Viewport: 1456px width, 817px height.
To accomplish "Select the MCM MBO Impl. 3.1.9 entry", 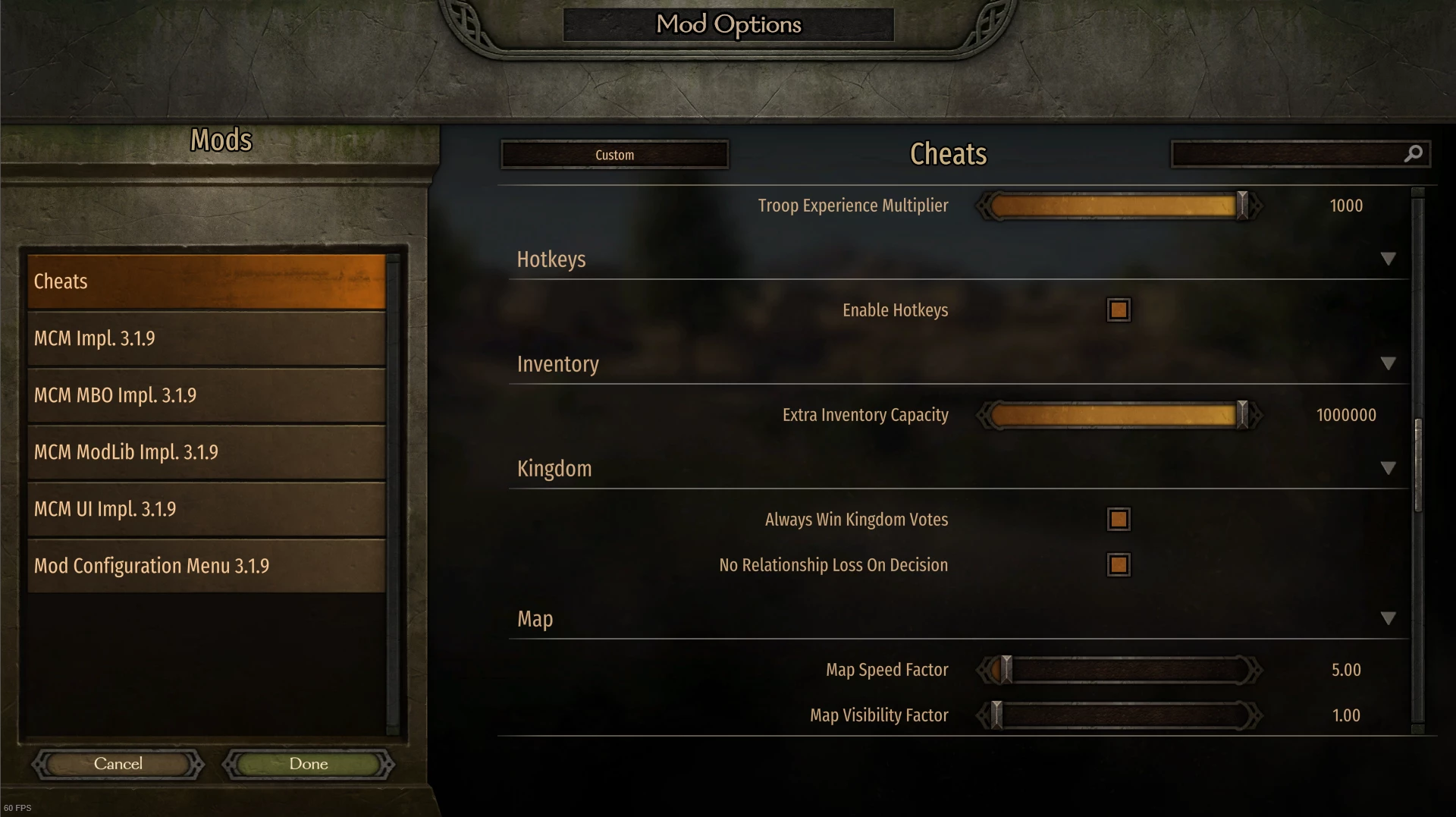I will pyautogui.click(x=206, y=395).
